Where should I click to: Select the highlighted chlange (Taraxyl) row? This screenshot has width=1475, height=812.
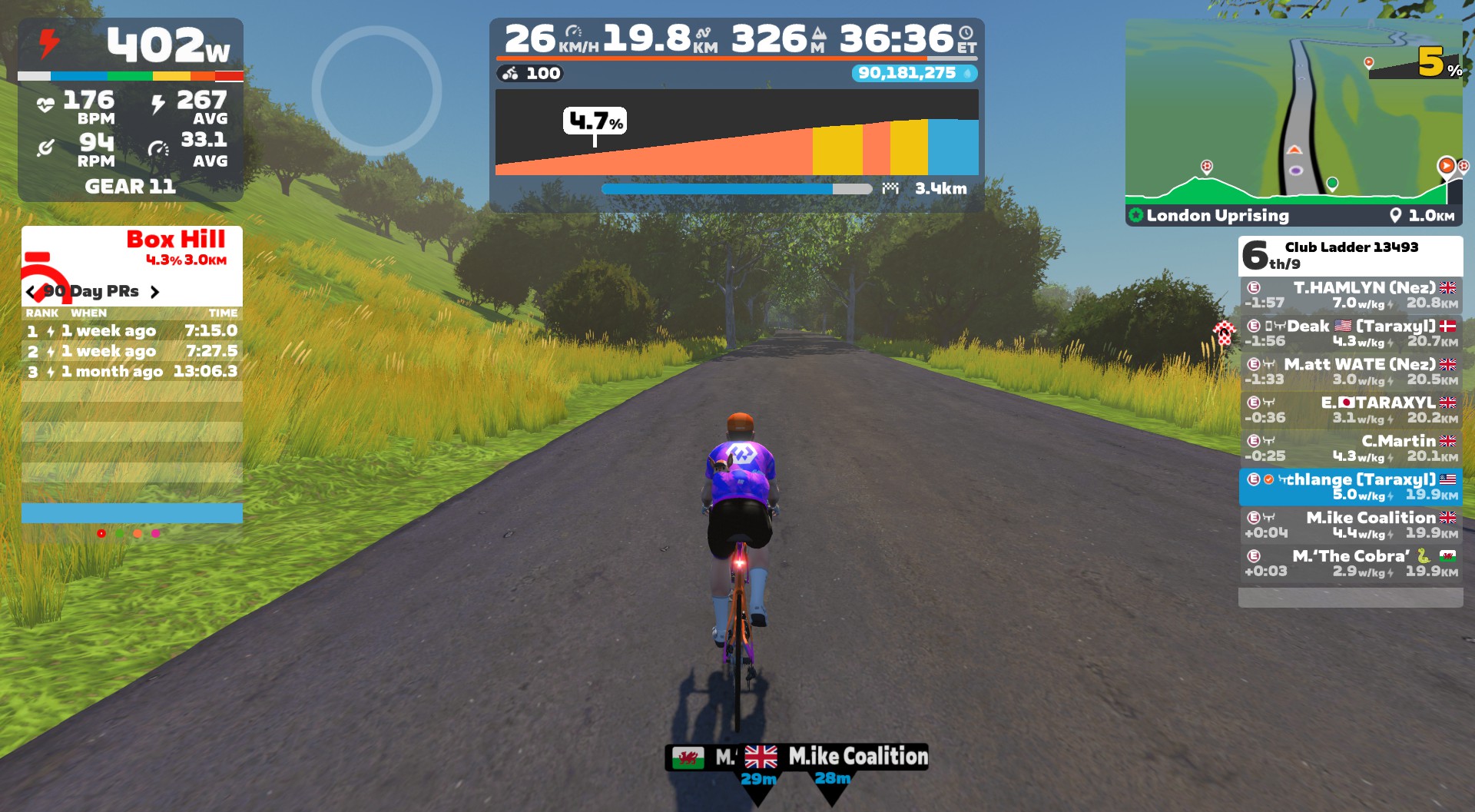[x=1351, y=487]
